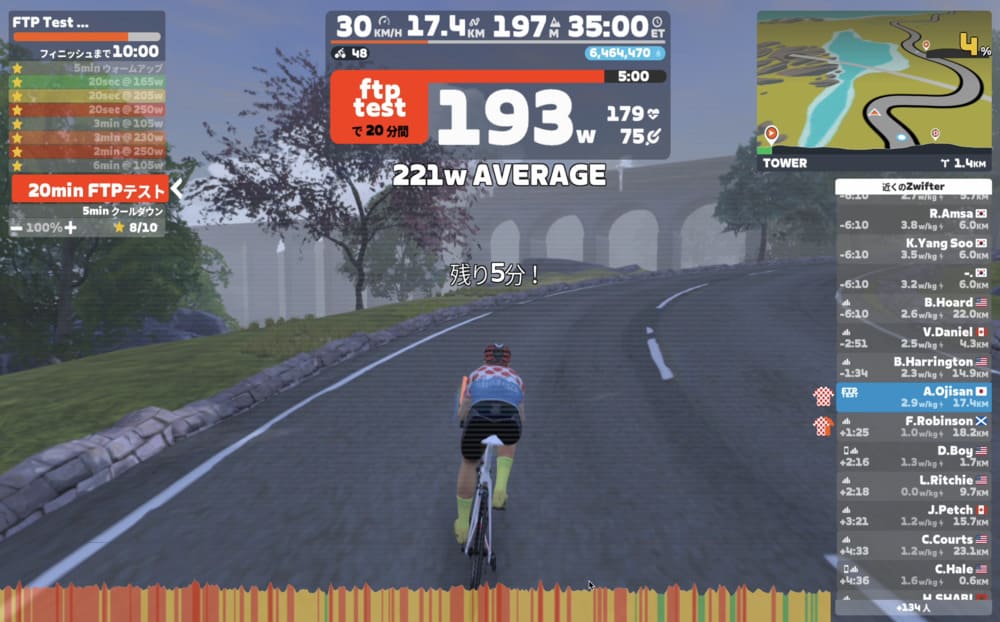
Task: Collapse the workout panel with the arrow
Action: tap(177, 188)
